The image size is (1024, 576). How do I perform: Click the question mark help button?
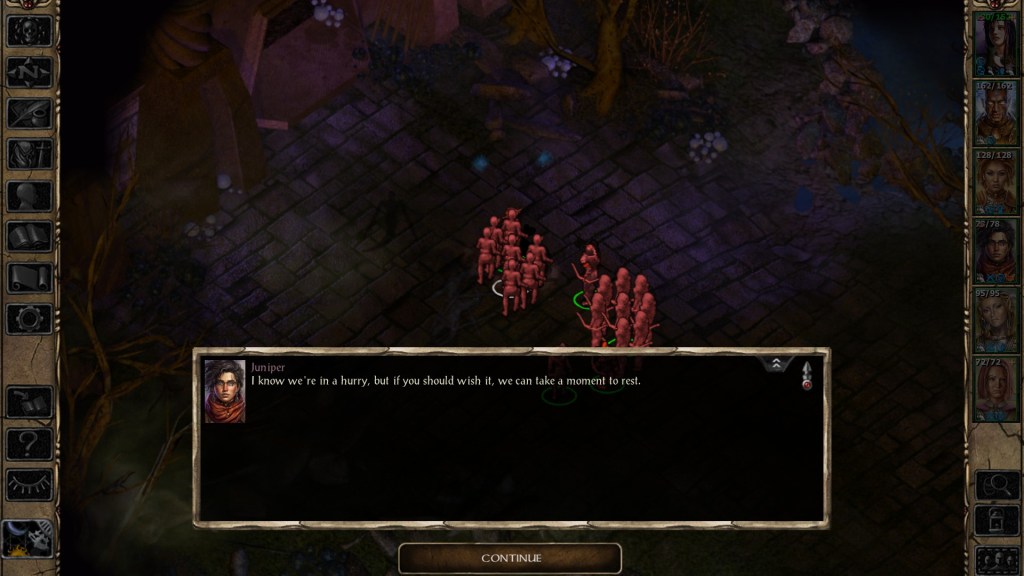point(29,443)
